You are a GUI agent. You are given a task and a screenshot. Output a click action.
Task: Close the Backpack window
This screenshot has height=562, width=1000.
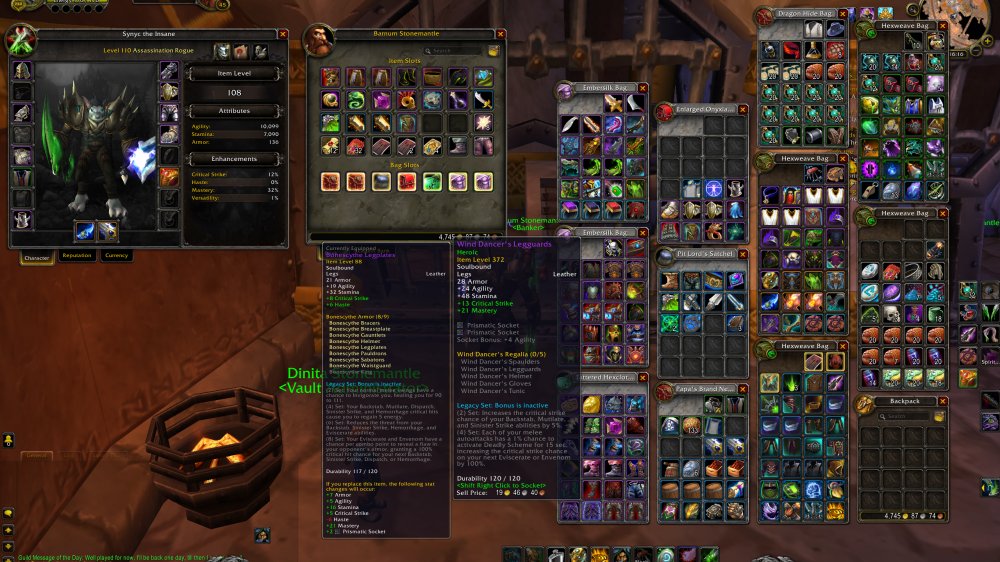[941, 401]
